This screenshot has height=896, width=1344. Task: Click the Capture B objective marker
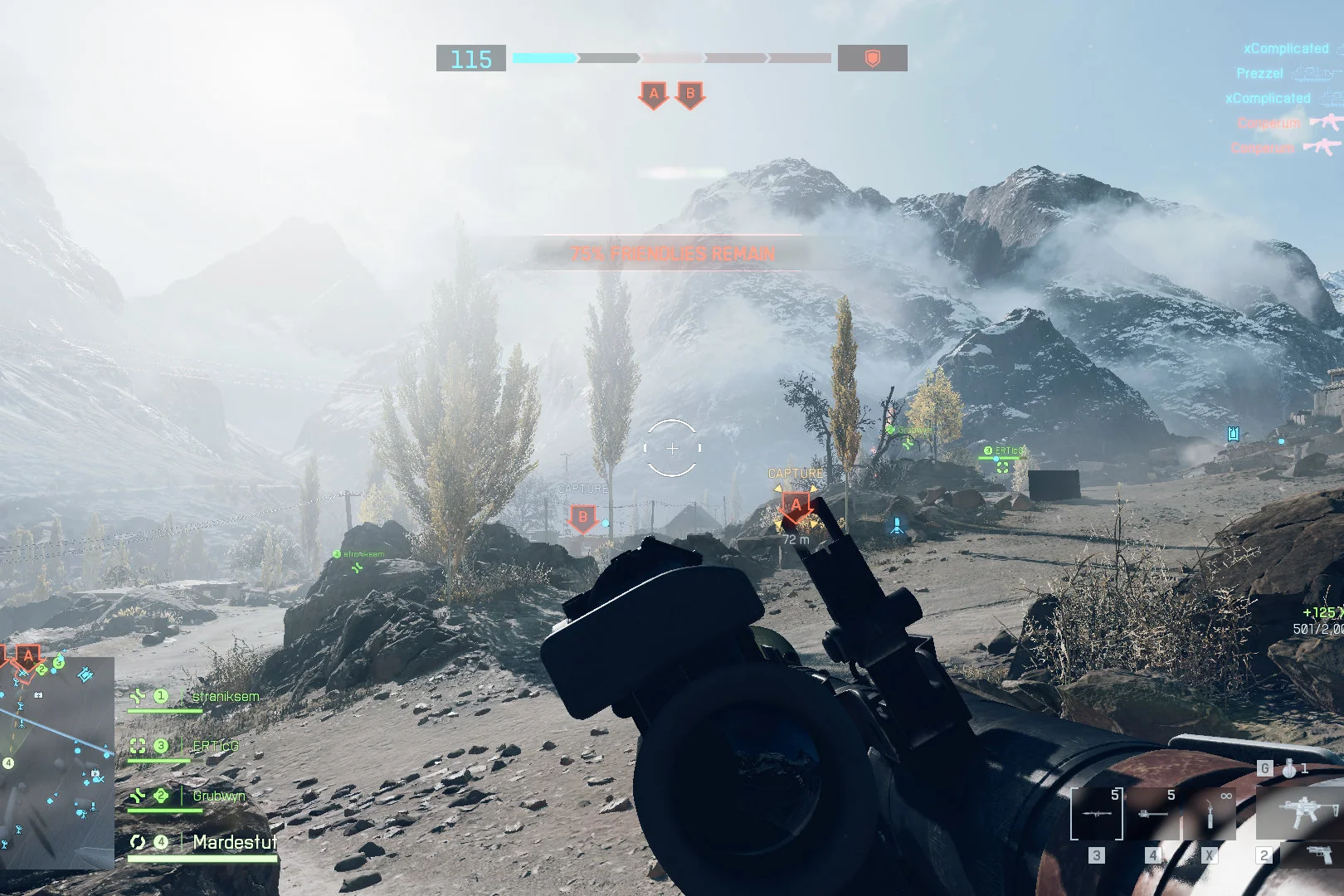click(582, 519)
